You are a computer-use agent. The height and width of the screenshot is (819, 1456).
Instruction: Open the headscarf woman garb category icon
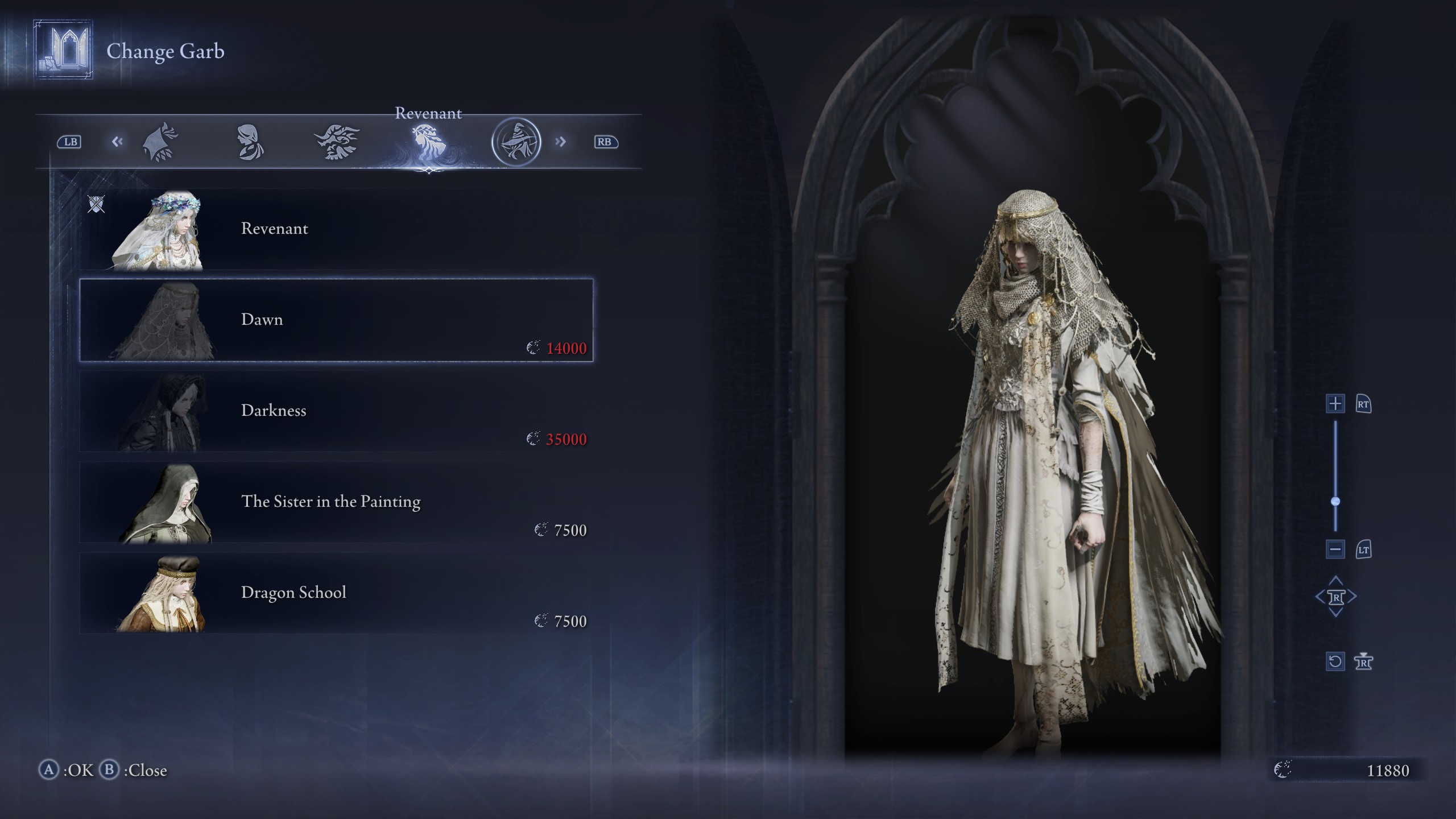coord(249,142)
